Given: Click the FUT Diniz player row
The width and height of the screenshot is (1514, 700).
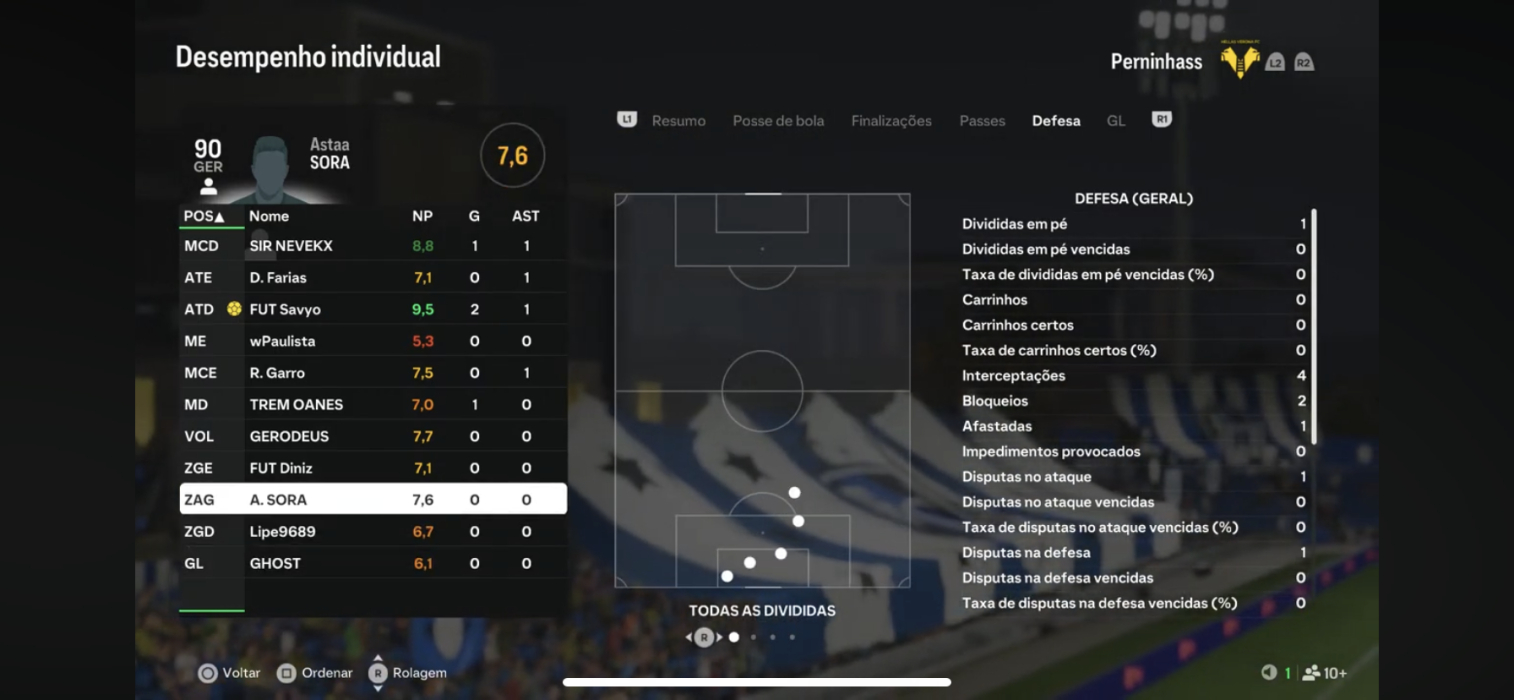Looking at the screenshot, I should point(372,468).
